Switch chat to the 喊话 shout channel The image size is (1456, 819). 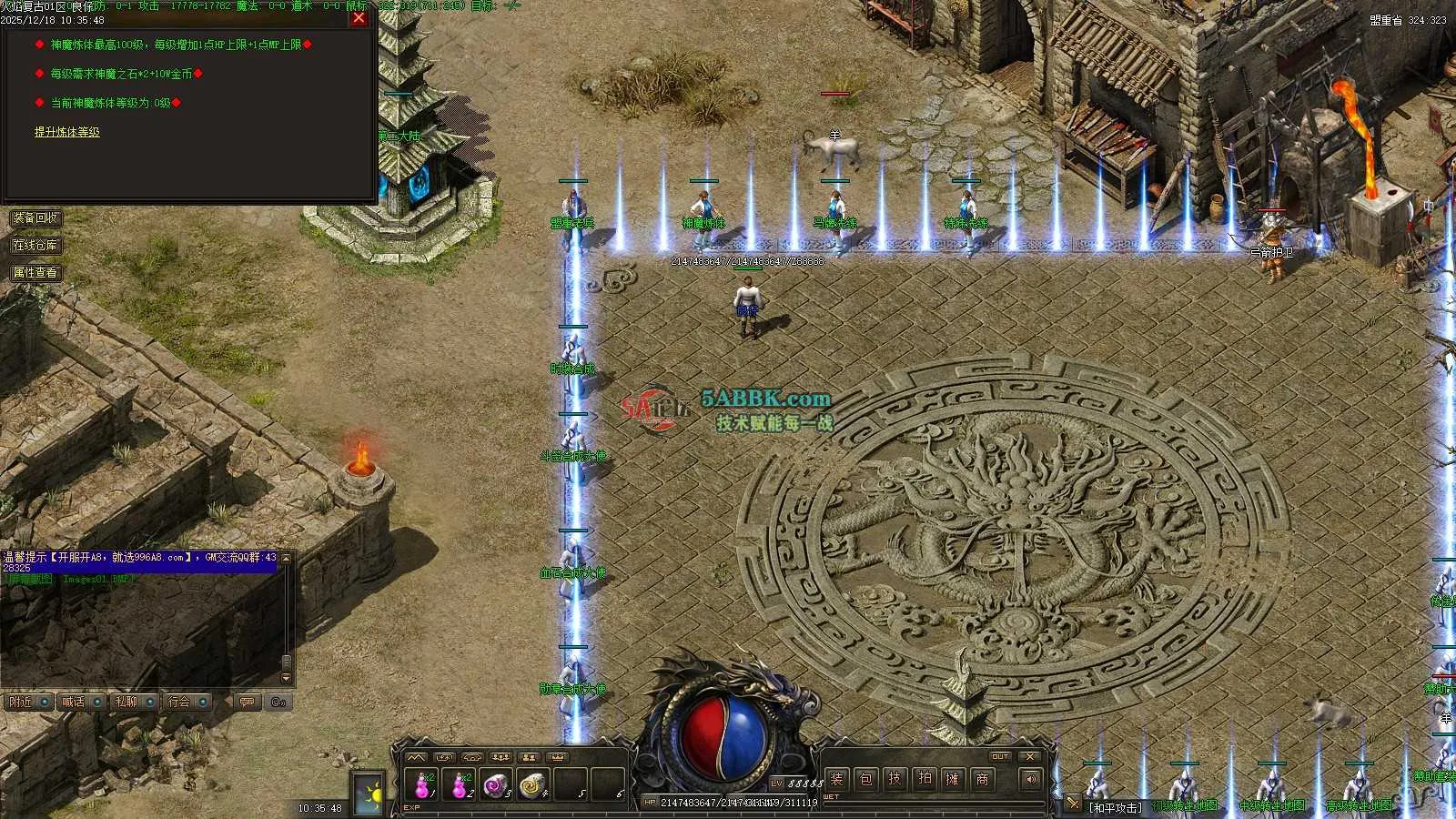[81, 703]
